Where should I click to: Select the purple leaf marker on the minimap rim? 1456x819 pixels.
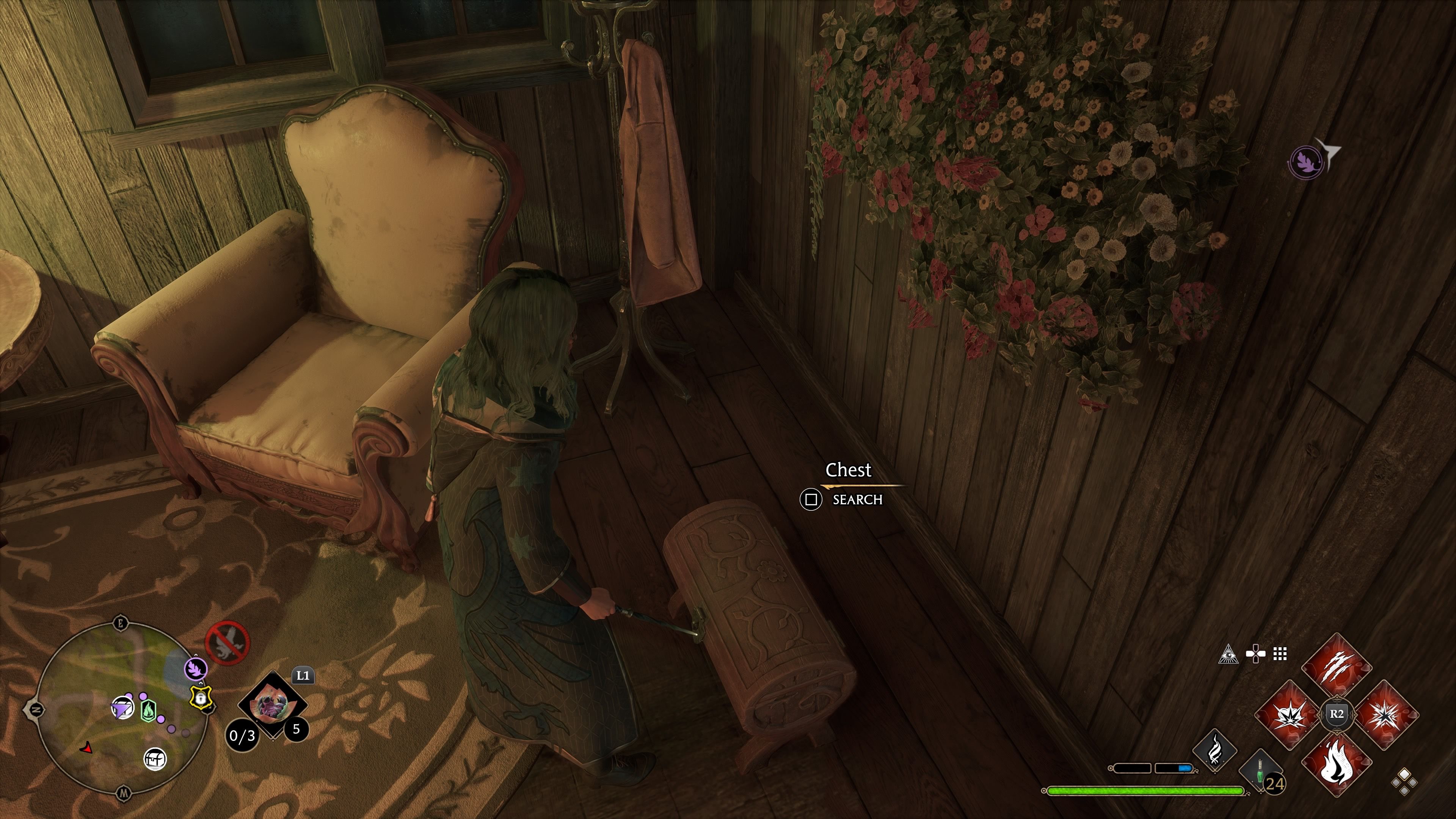click(x=196, y=668)
